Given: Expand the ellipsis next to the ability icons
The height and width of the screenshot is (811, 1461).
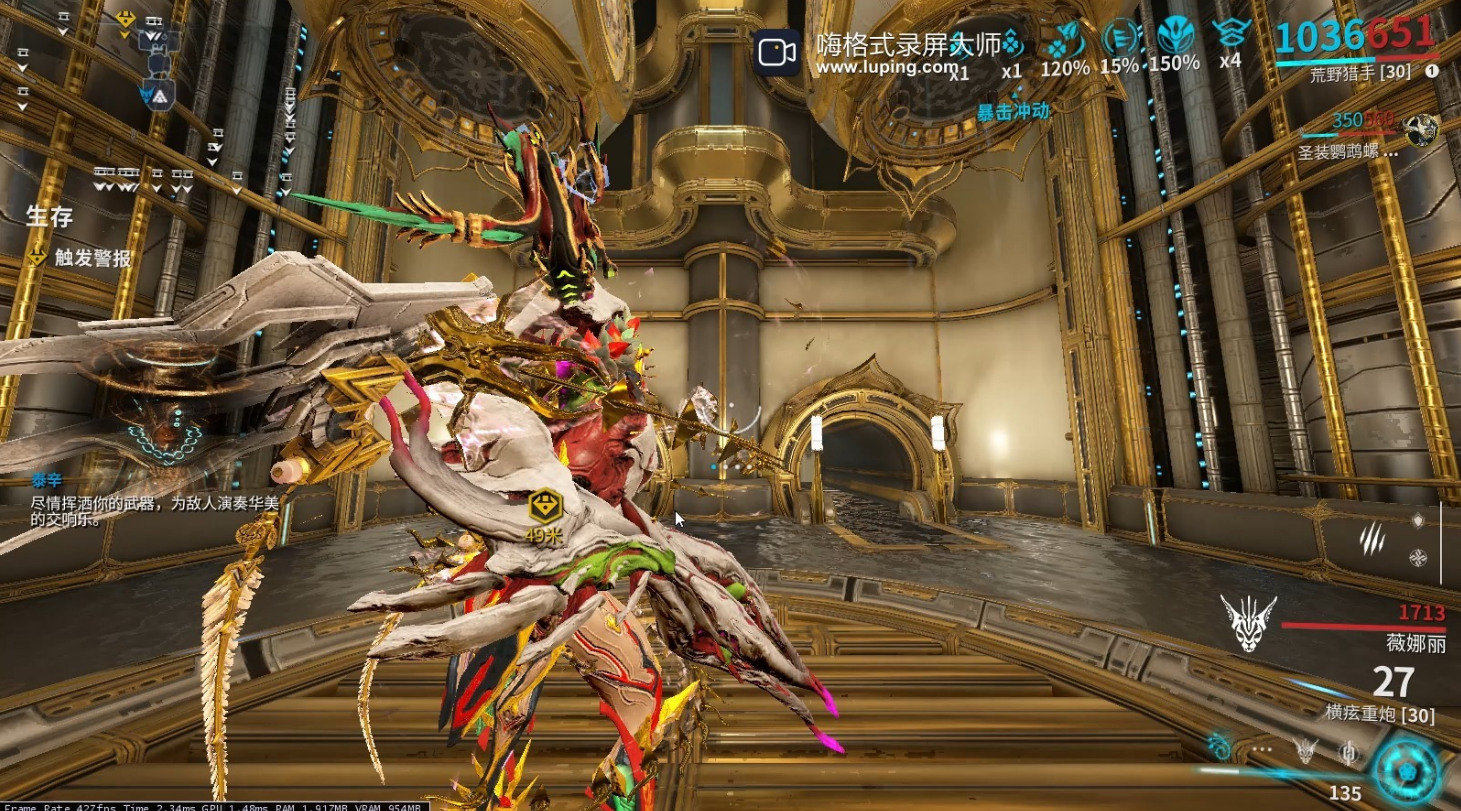Looking at the screenshot, I should 1261,751.
